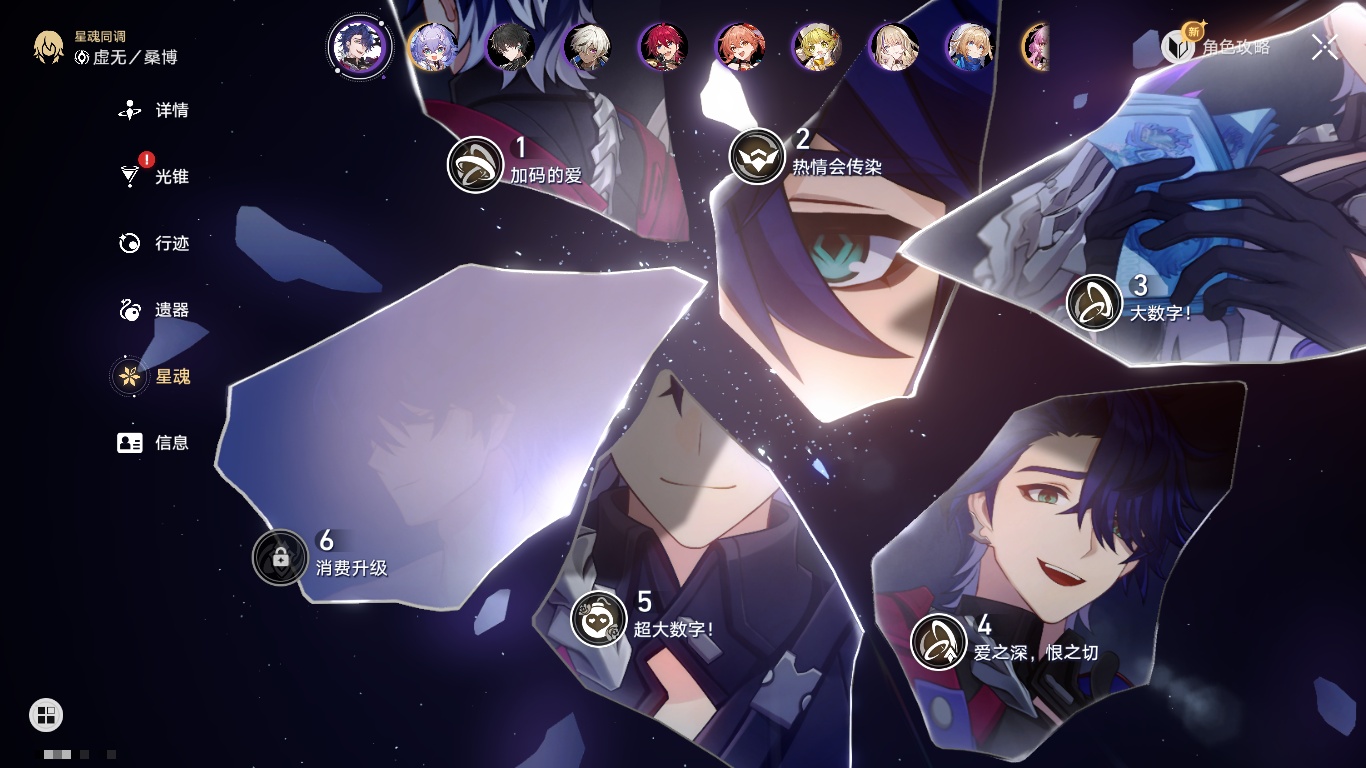Select the black-haired boy character portrait
Image resolution: width=1366 pixels, height=768 pixels.
point(510,47)
